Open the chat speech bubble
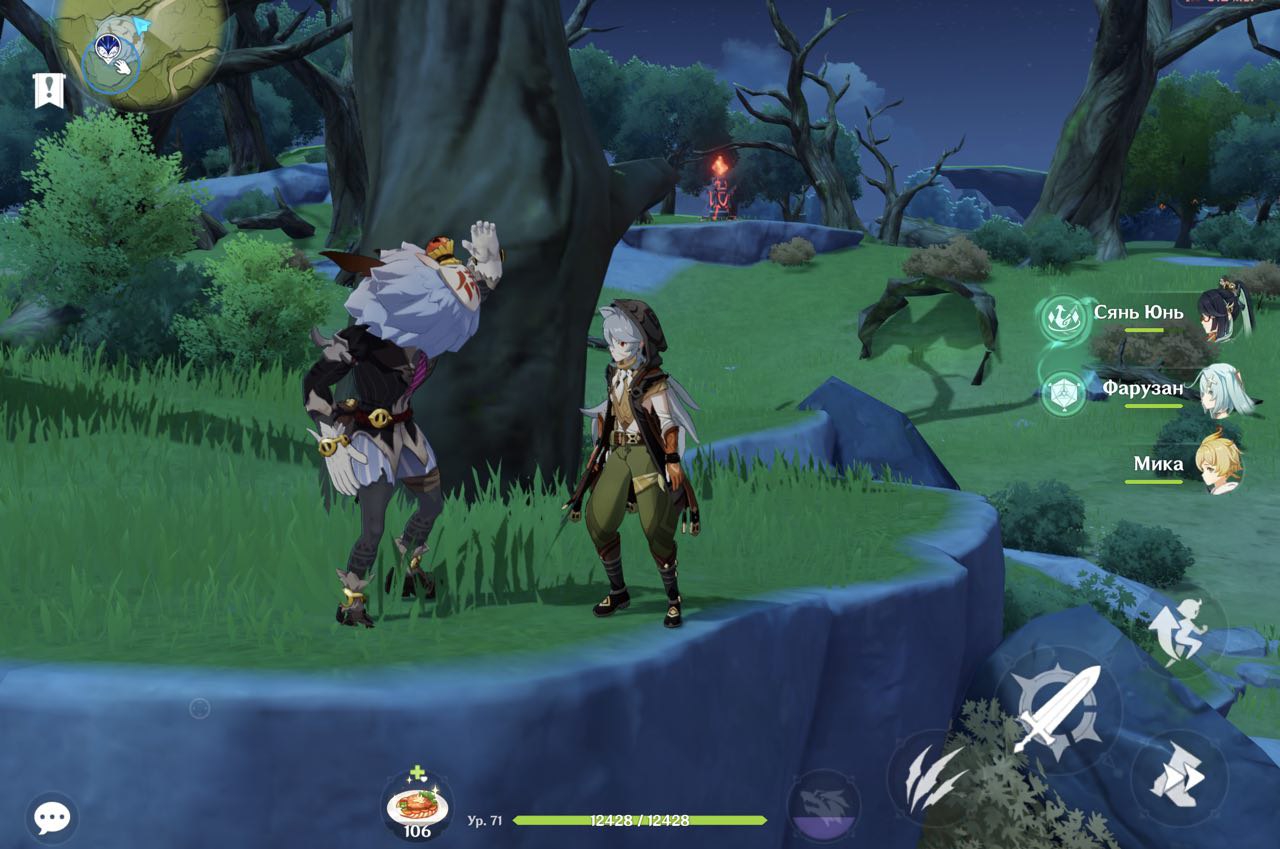The image size is (1280, 849). point(51,818)
